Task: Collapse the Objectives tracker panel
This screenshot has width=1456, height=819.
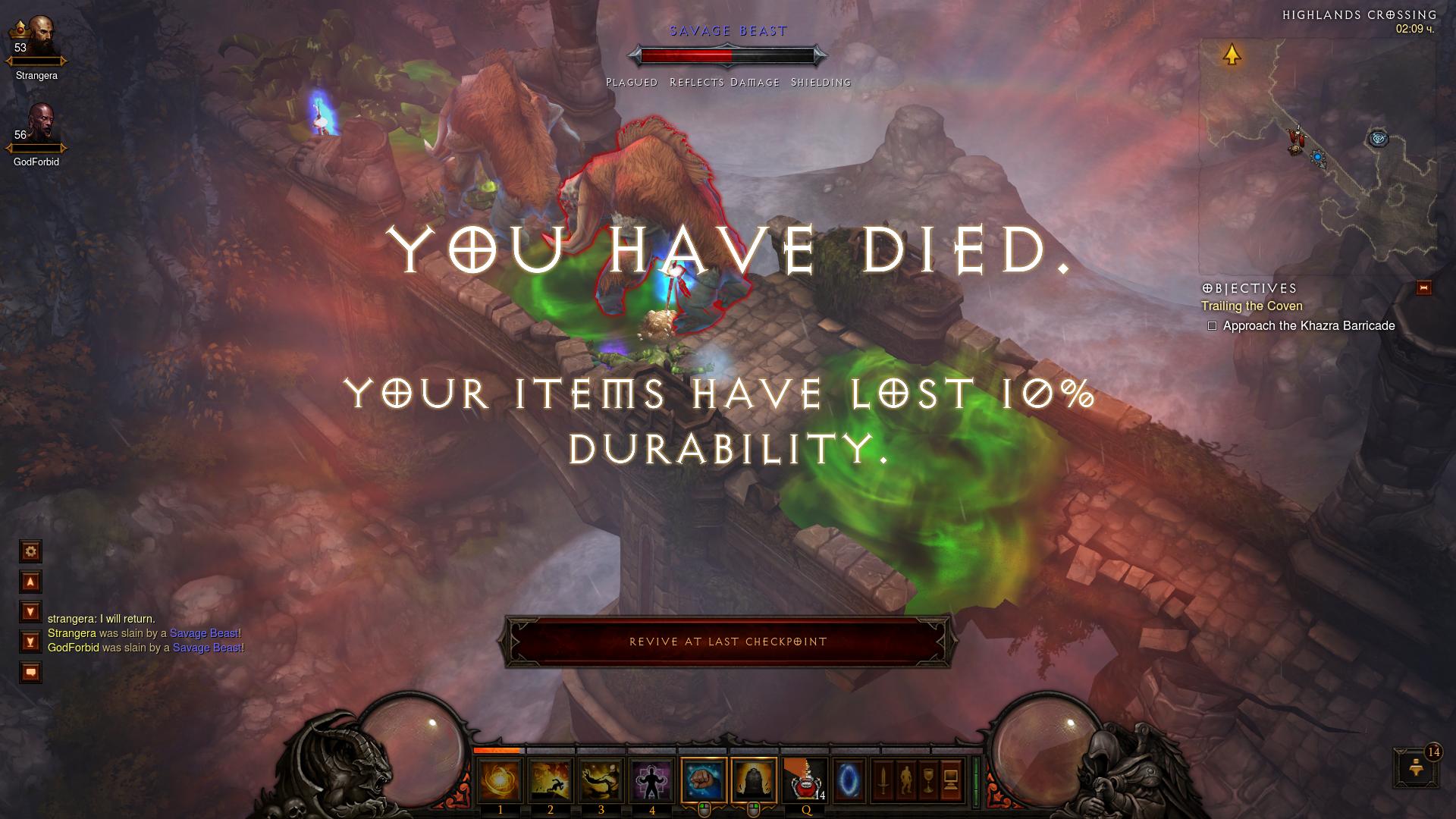Action: point(1423,288)
